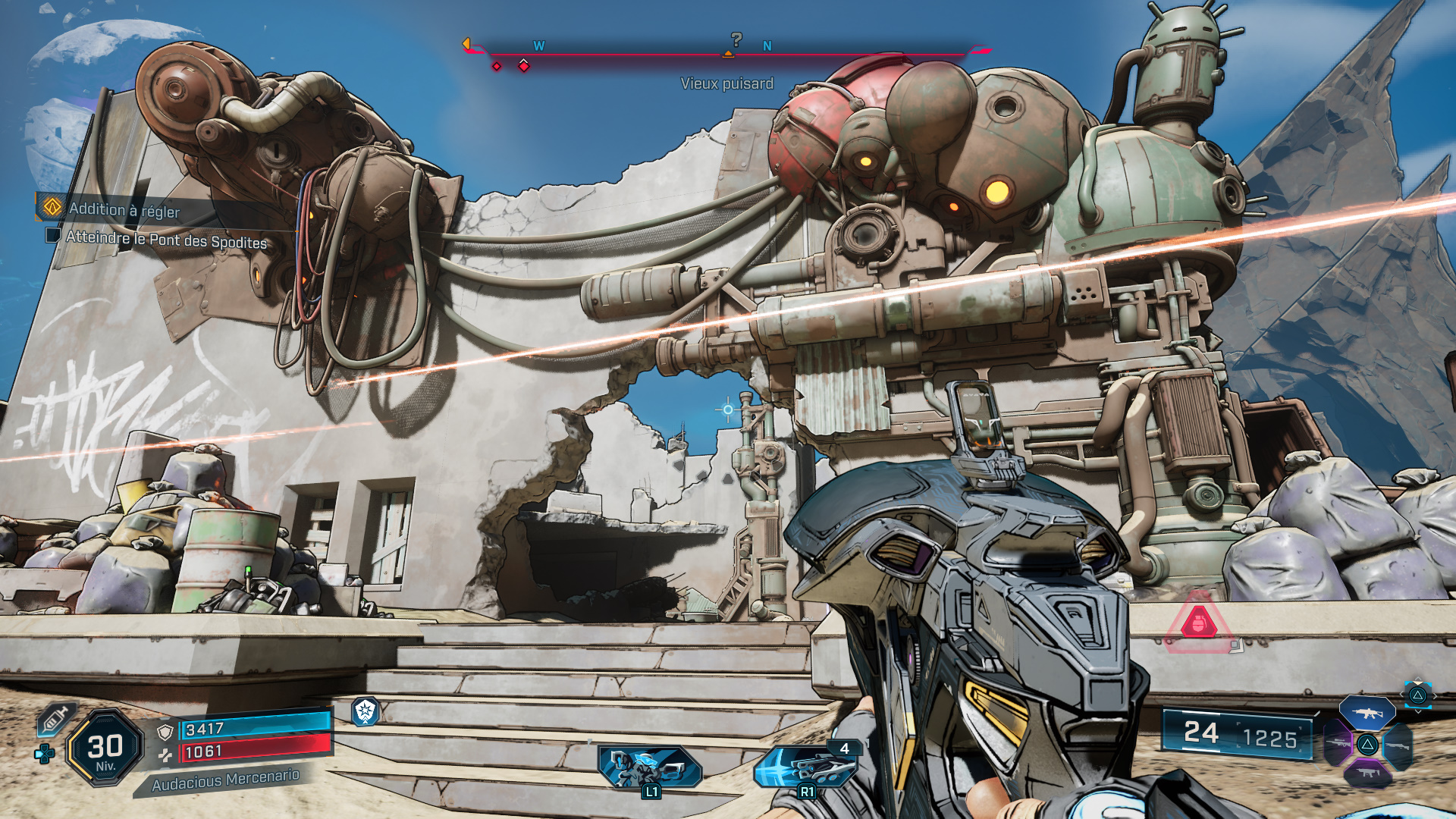Open the level 30 character badge
The image size is (1456, 819).
point(105,748)
